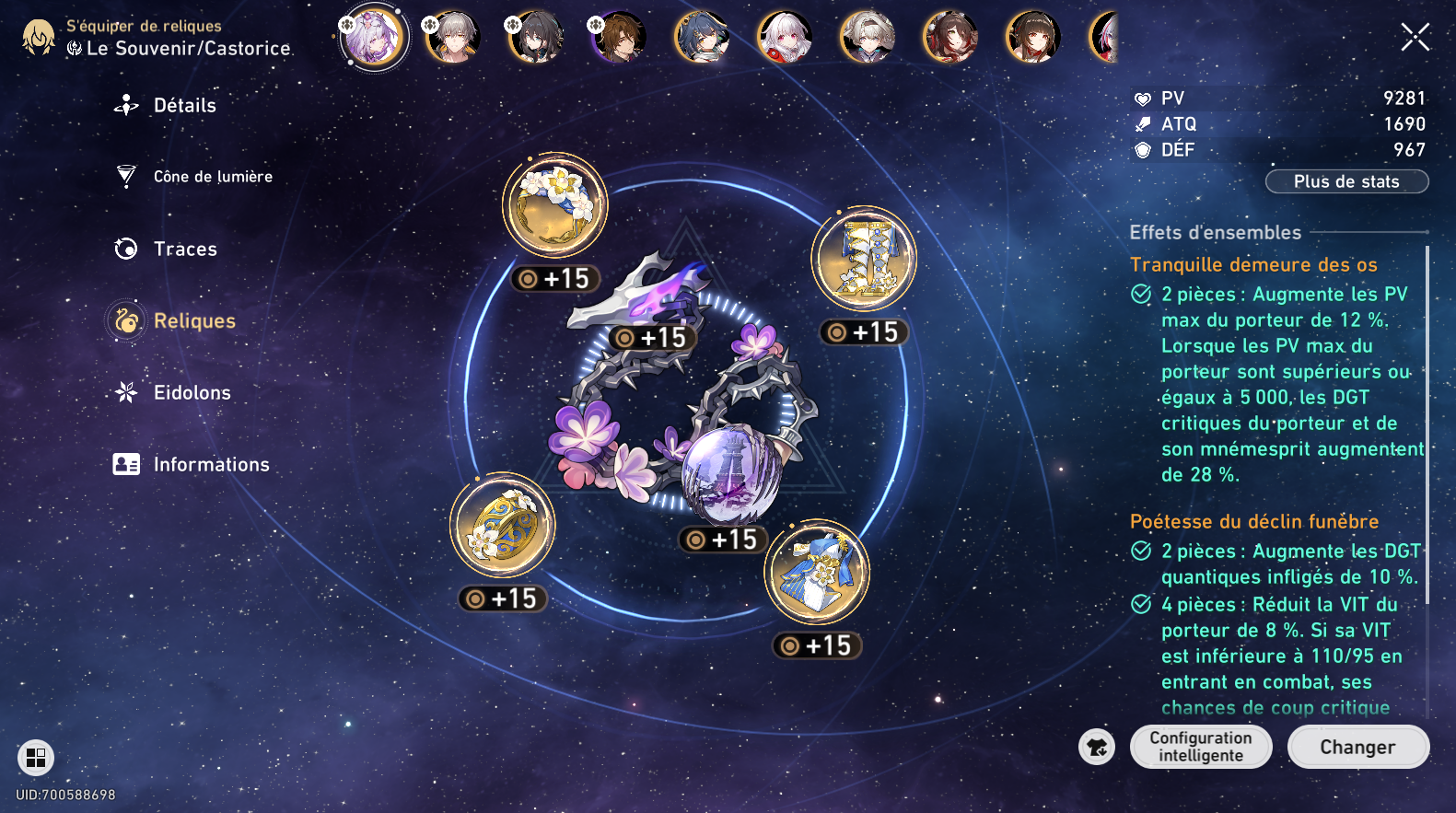Open the Informations entry
1456x813 pixels.
tap(211, 464)
